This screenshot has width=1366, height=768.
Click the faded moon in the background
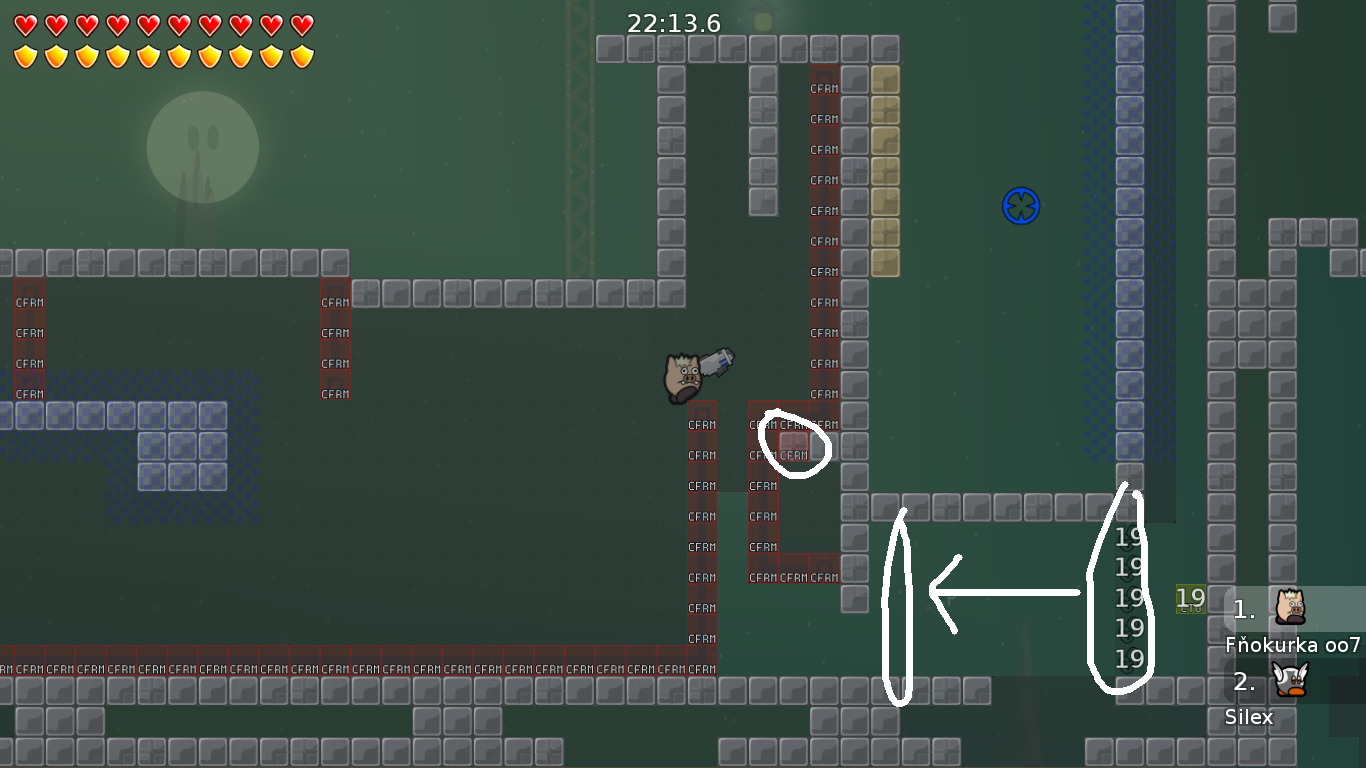pos(203,148)
